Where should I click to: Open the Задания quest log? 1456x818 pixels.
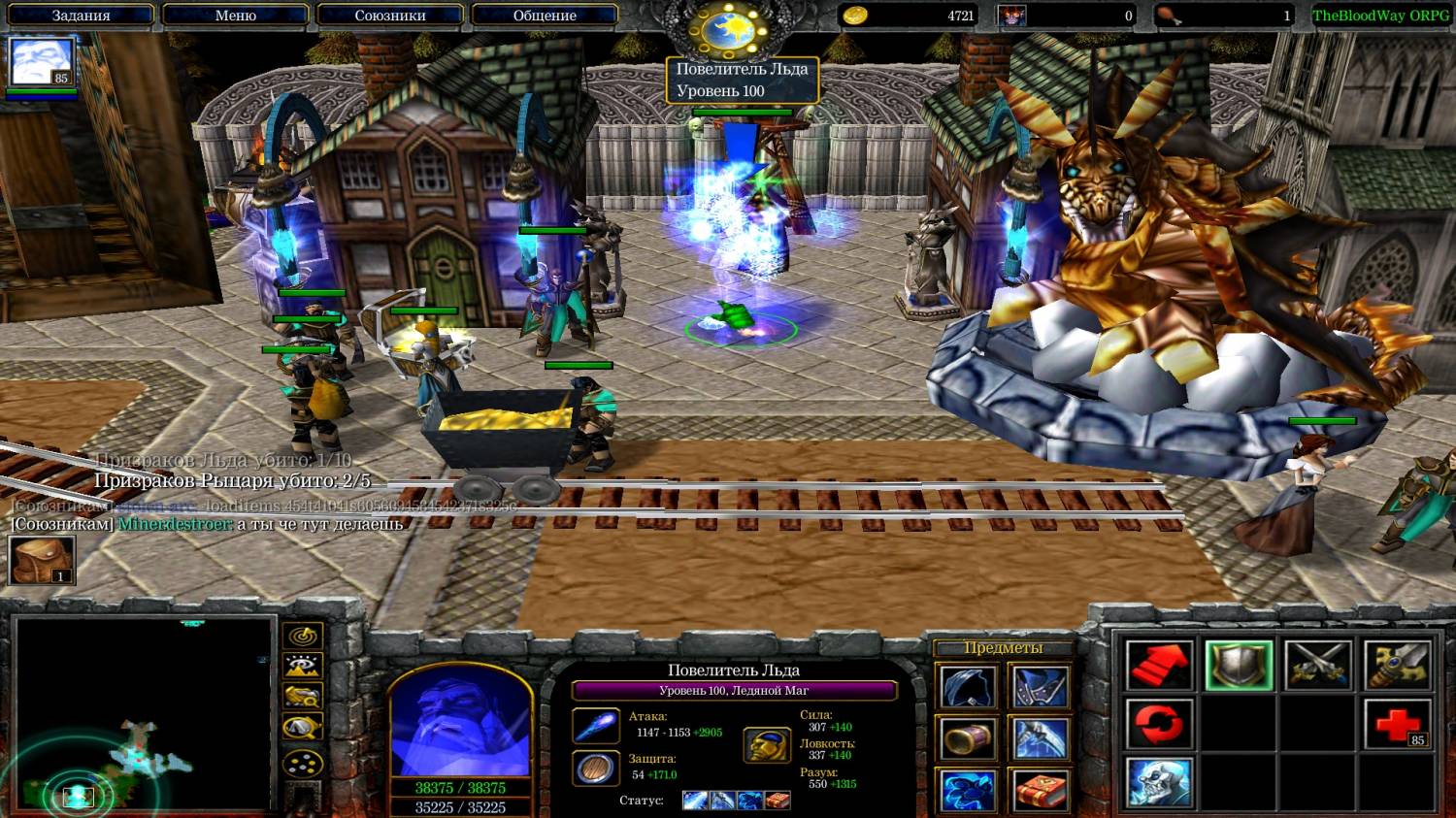pos(81,16)
